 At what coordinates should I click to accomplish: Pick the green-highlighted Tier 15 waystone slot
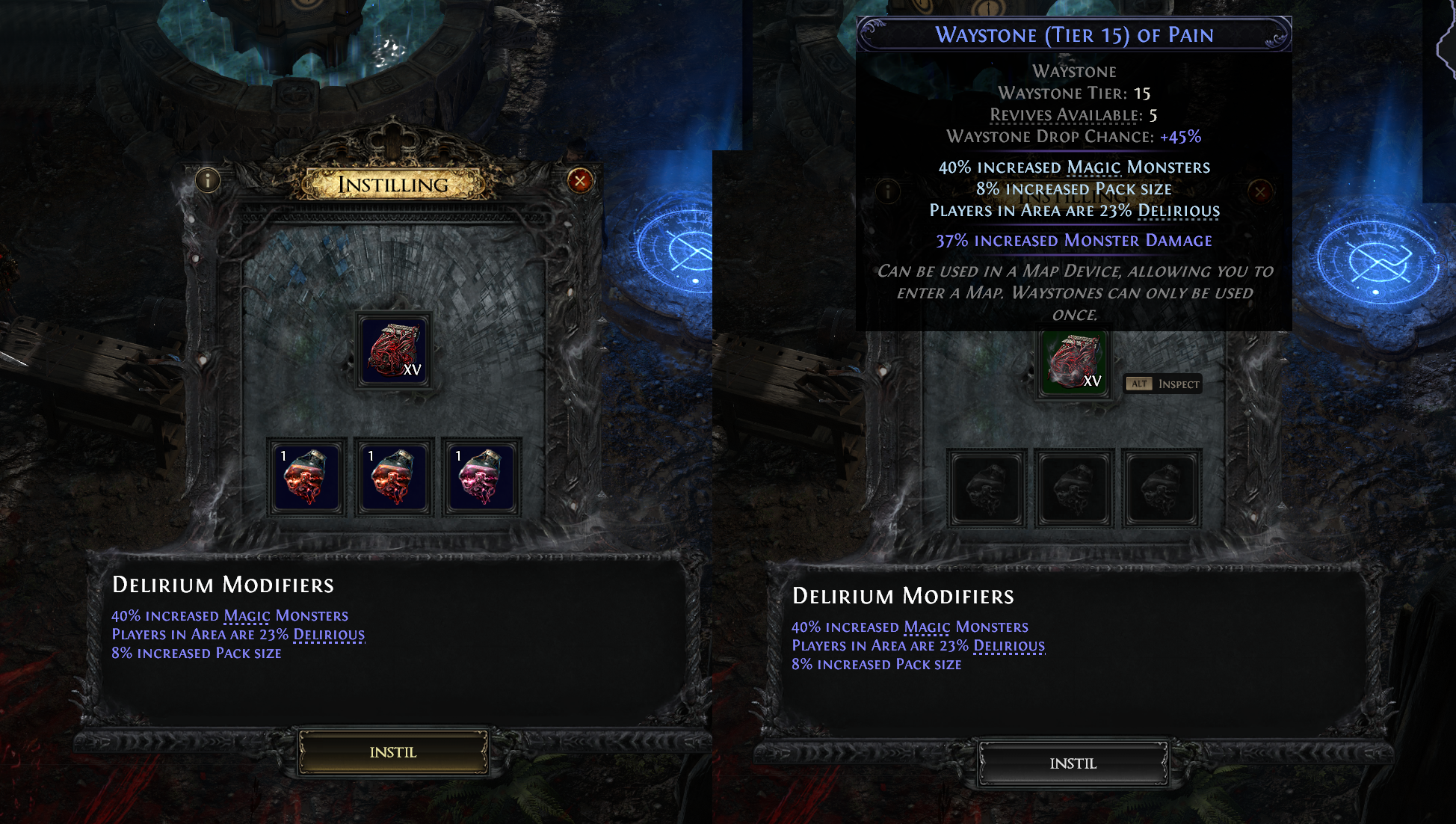click(1075, 363)
